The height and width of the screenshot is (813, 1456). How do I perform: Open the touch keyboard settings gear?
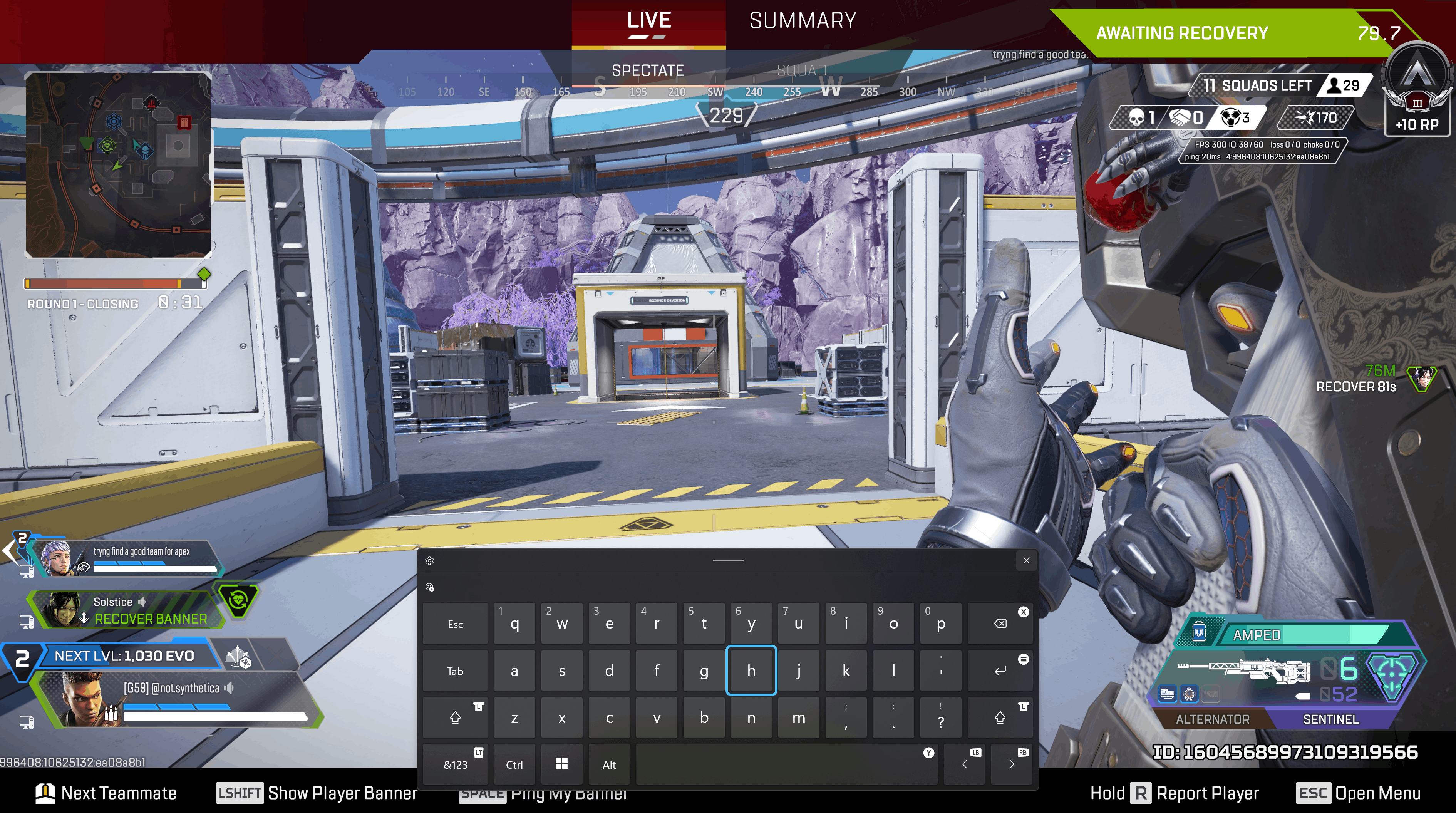point(431,560)
